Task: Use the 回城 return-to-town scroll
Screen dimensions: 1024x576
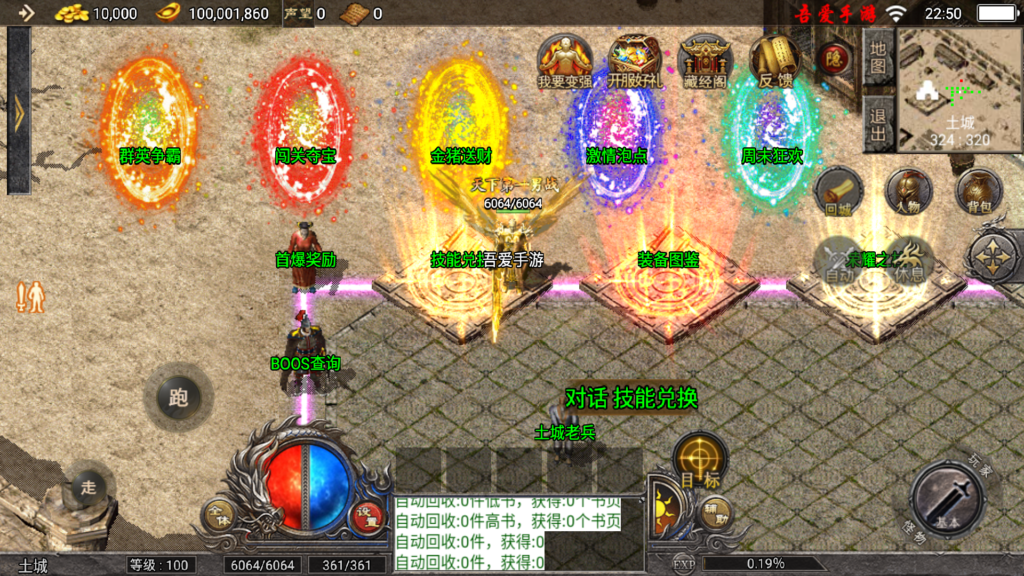Action: tap(838, 190)
